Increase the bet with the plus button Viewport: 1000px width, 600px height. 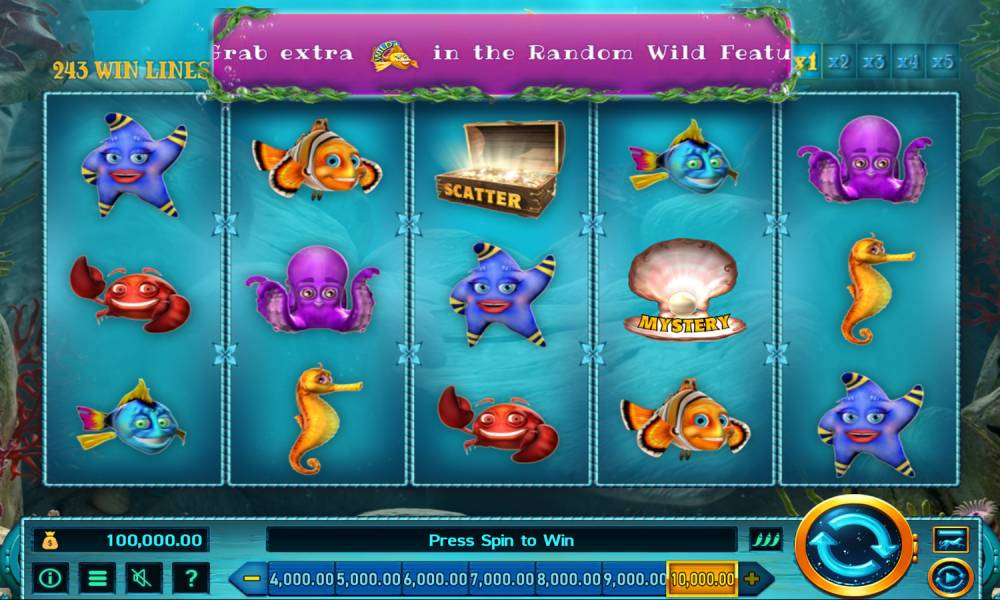pyautogui.click(x=752, y=578)
